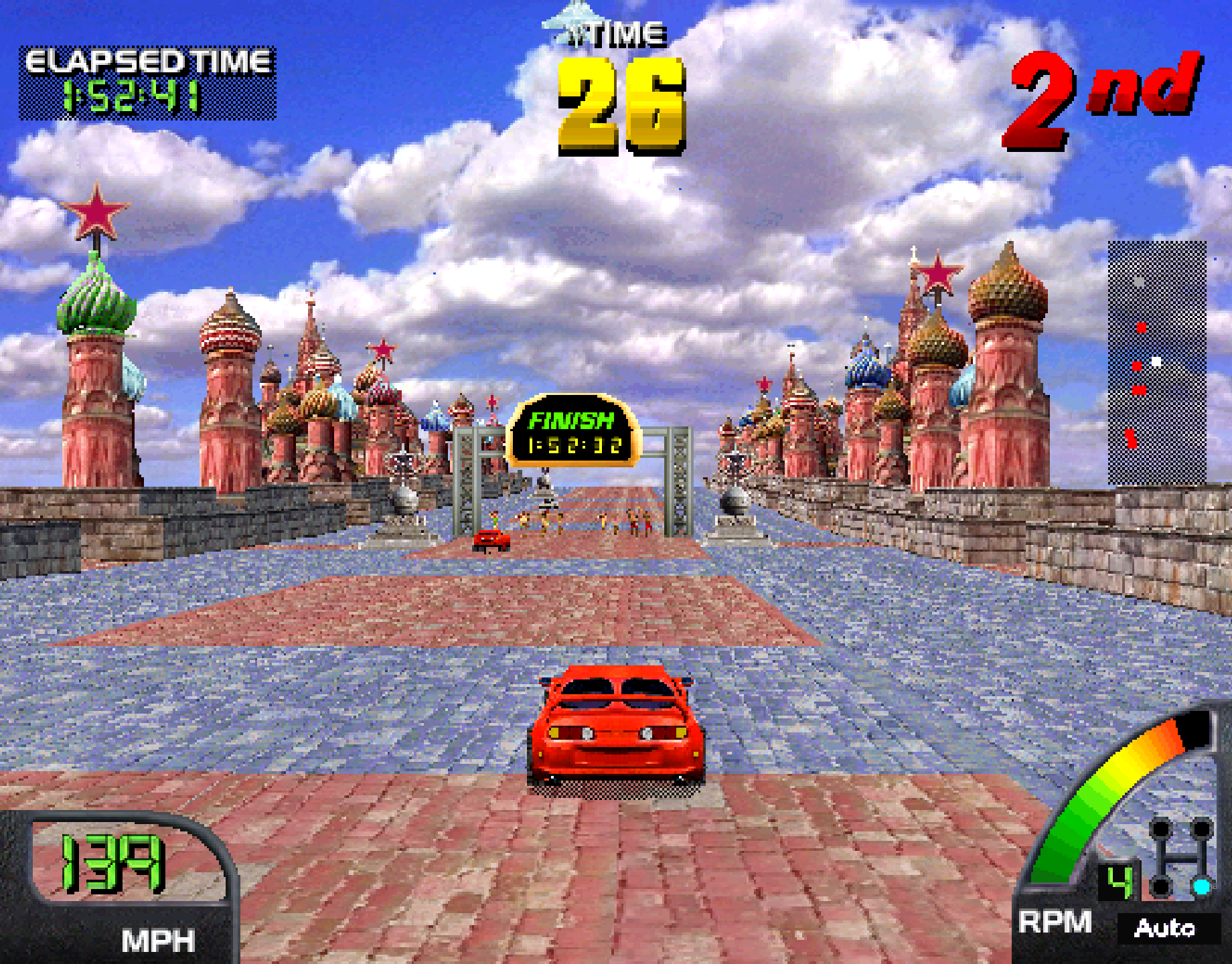Viewport: 1232px width, 964px height.
Task: Toggle the Auto transmission label
Action: (1165, 929)
